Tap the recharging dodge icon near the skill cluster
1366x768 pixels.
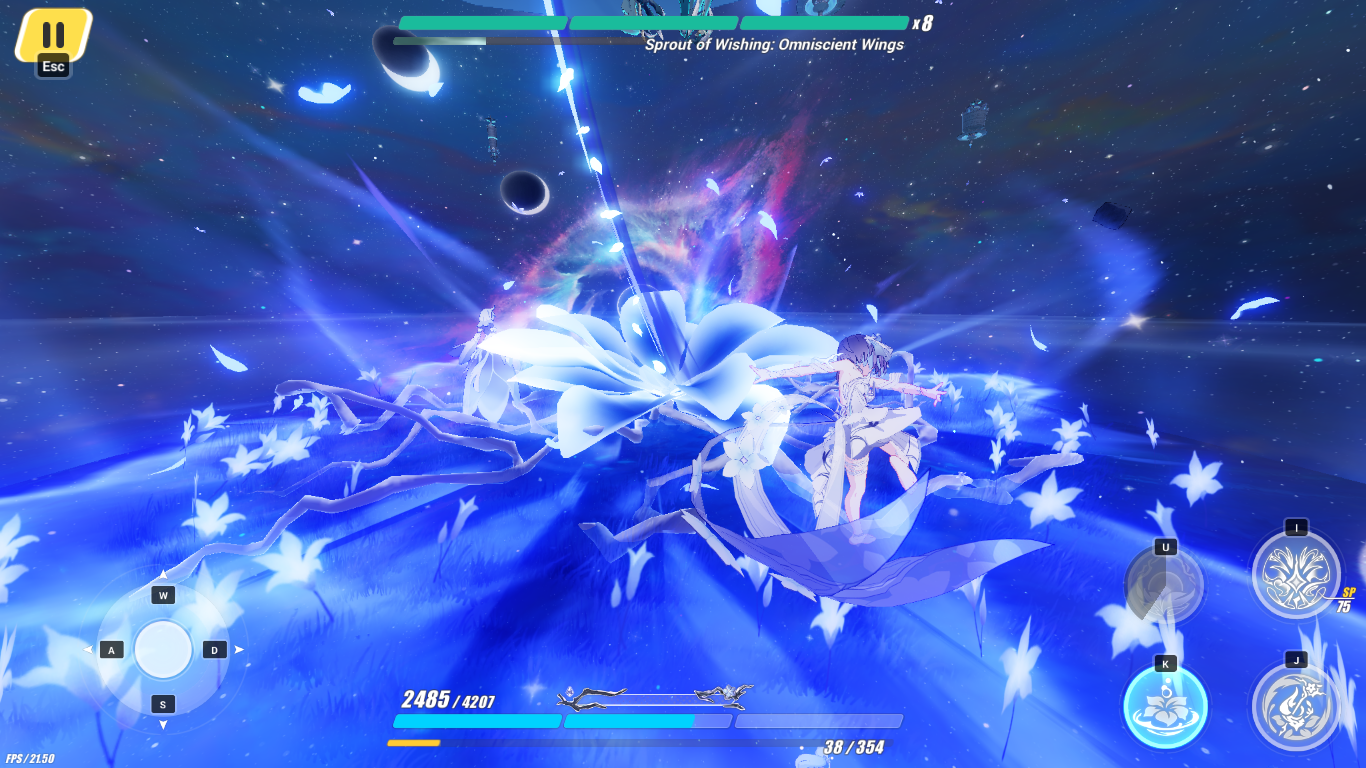[x=1163, y=585]
